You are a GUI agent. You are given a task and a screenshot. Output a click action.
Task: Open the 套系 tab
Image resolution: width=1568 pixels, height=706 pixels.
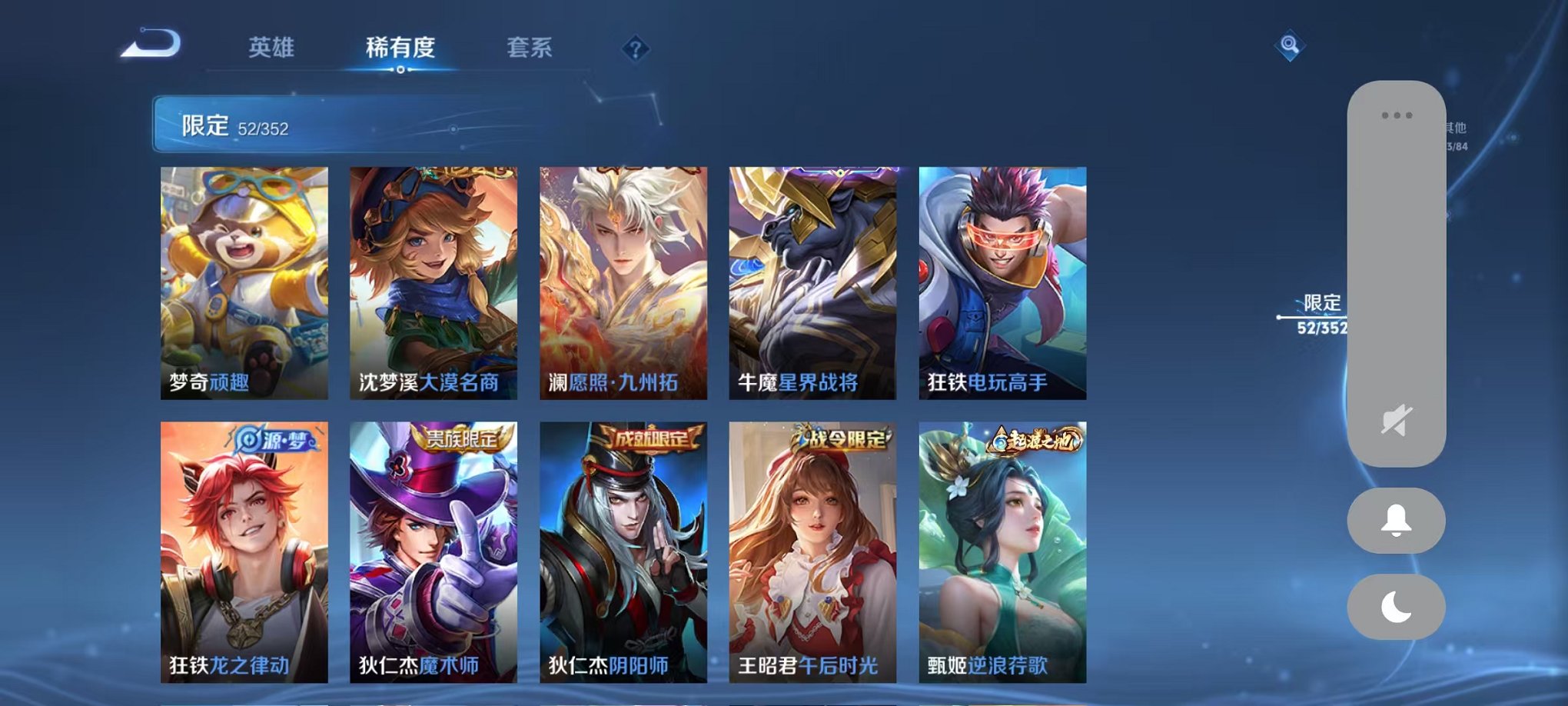529,48
